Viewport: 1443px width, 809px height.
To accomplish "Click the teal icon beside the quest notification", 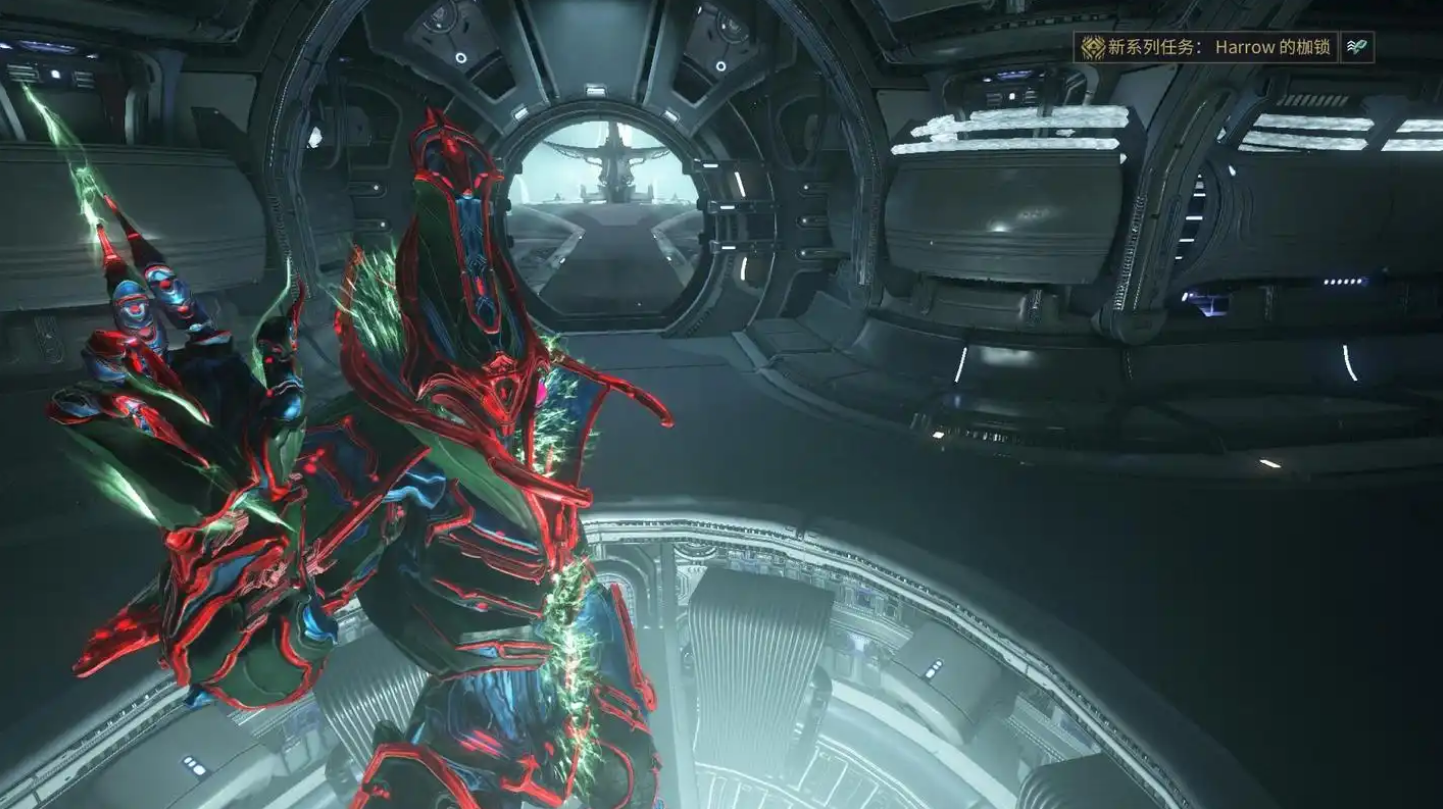I will [x=1357, y=48].
